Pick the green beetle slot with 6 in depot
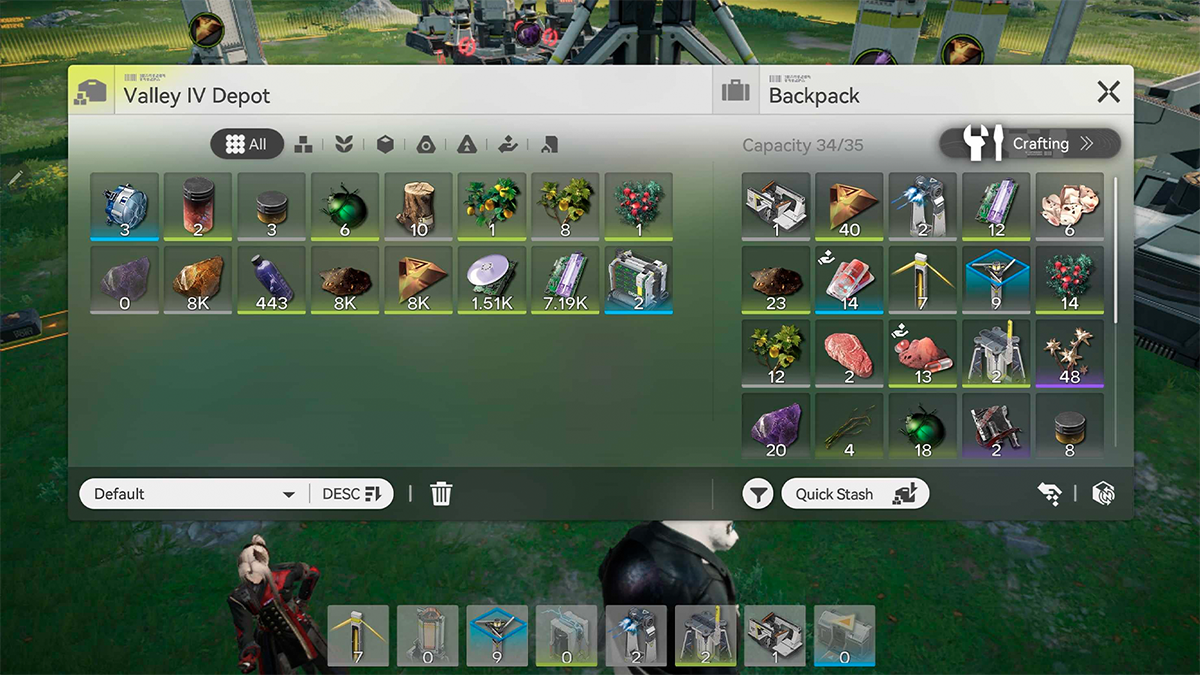 coord(345,206)
